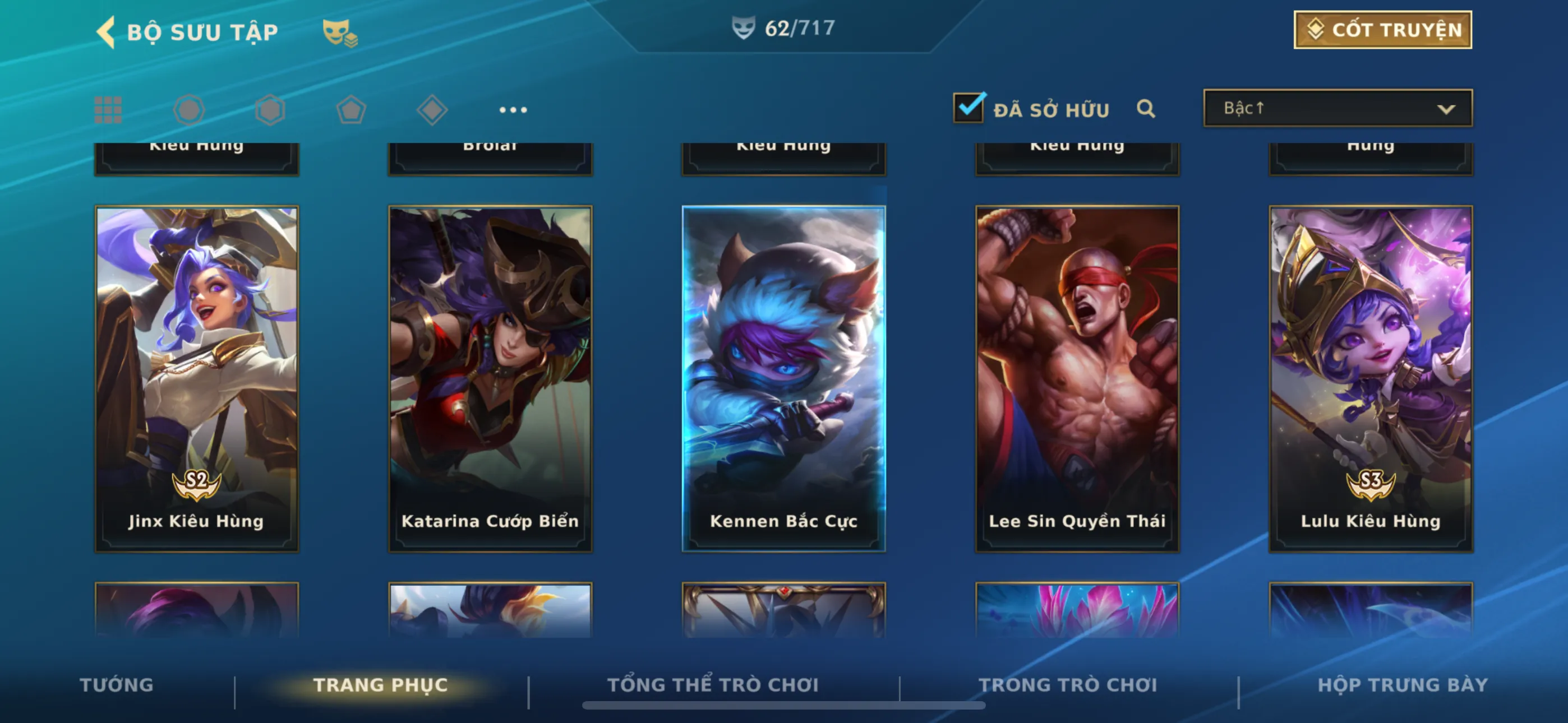Pick the Lee Sin Quyền Thái skin card

1077,378
